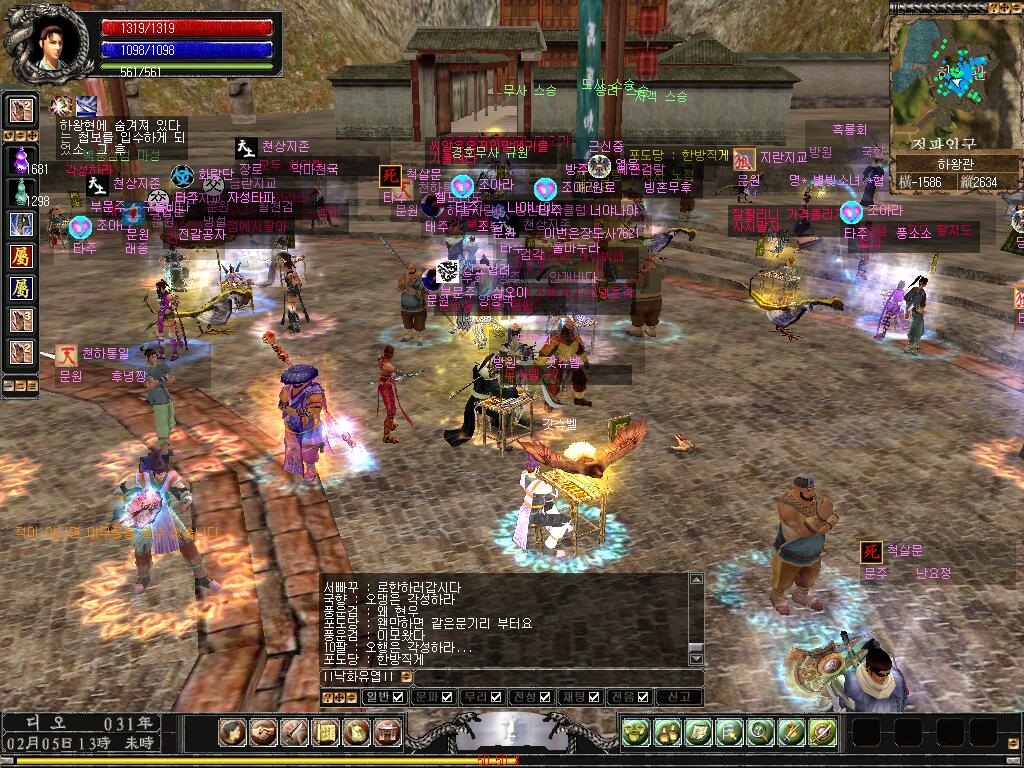1024x768 pixels.
Task: Click the 신고 report button
Action: (x=679, y=697)
